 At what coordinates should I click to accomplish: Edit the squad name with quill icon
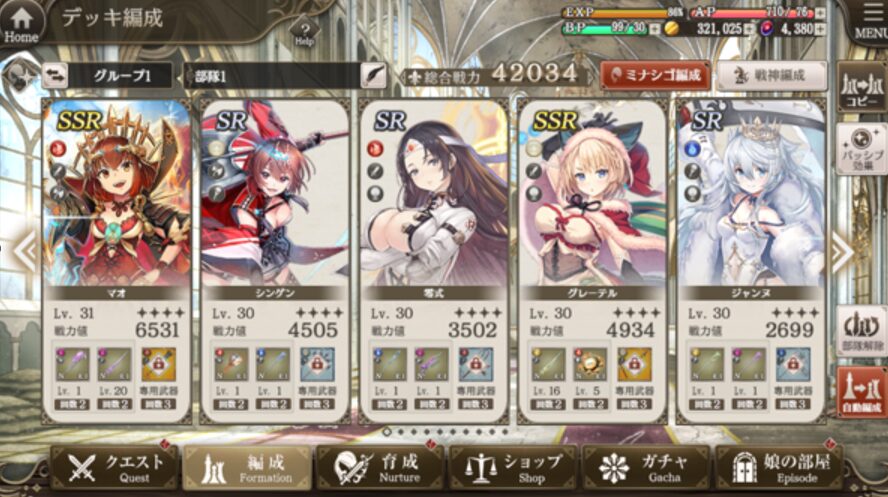tap(373, 75)
